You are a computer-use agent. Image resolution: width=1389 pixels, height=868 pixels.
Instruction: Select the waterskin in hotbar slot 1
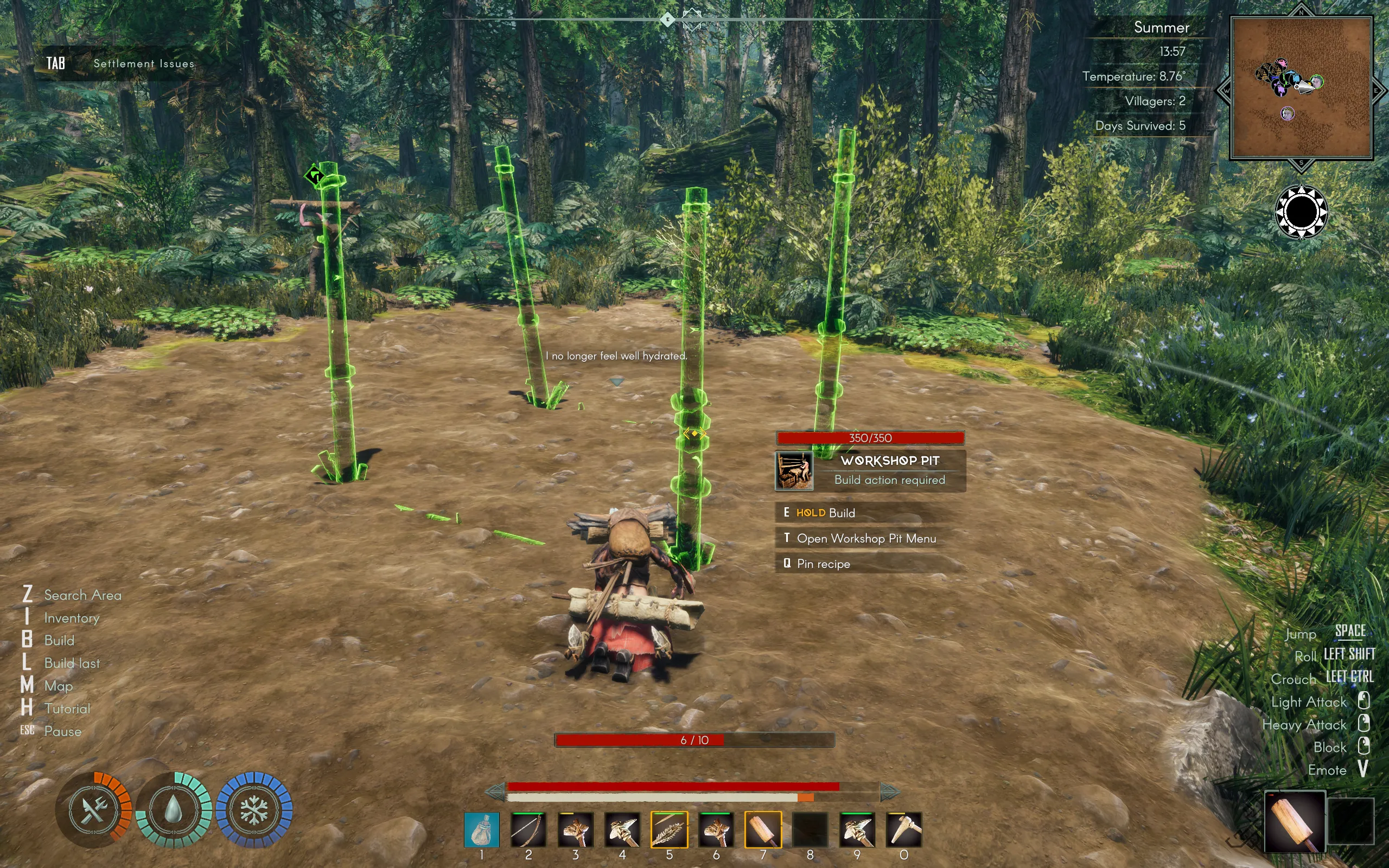[482, 829]
